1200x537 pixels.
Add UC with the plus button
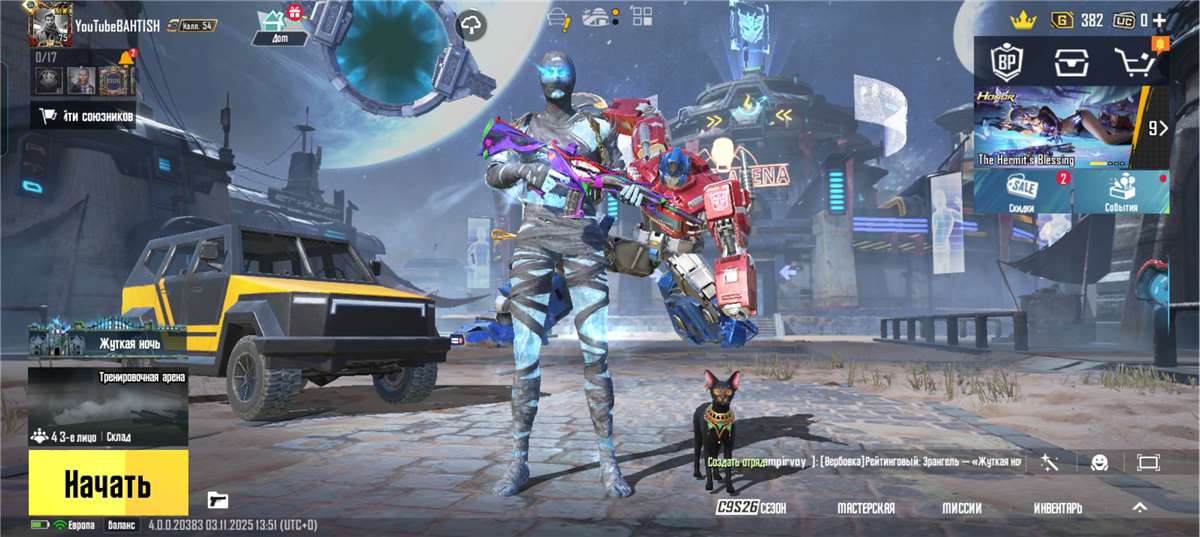[x=1159, y=20]
